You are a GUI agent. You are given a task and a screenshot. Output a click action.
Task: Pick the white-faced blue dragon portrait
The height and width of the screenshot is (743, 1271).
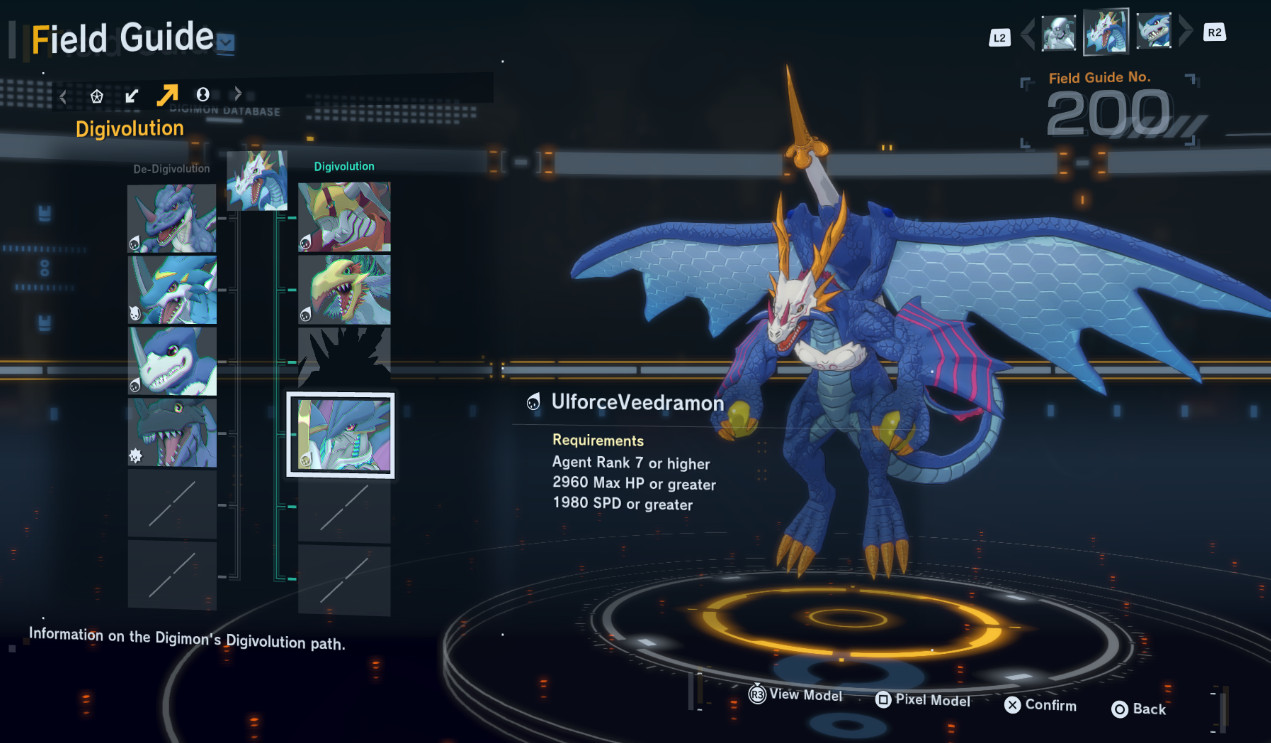[x=172, y=361]
